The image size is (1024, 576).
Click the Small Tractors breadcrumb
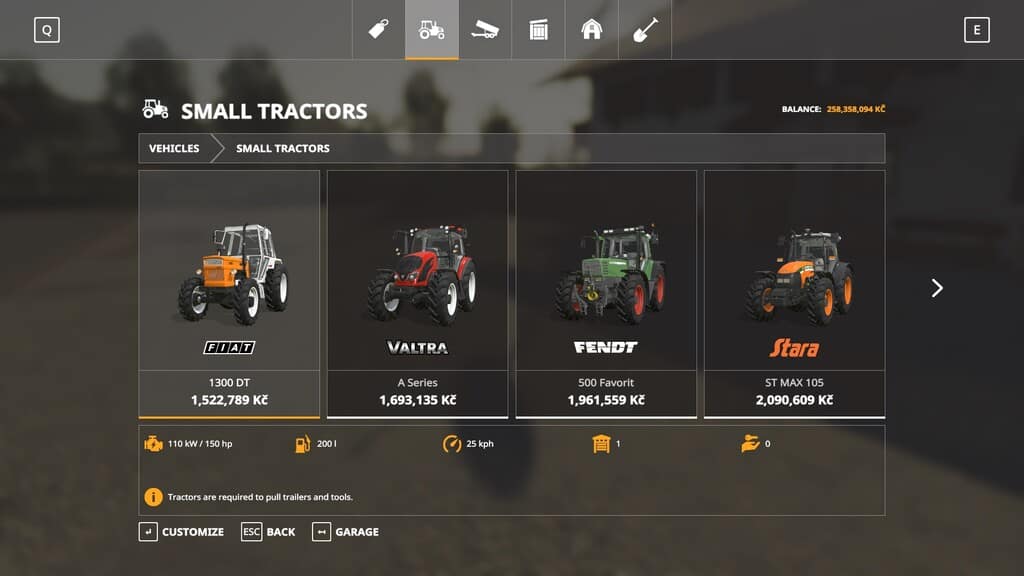(283, 148)
